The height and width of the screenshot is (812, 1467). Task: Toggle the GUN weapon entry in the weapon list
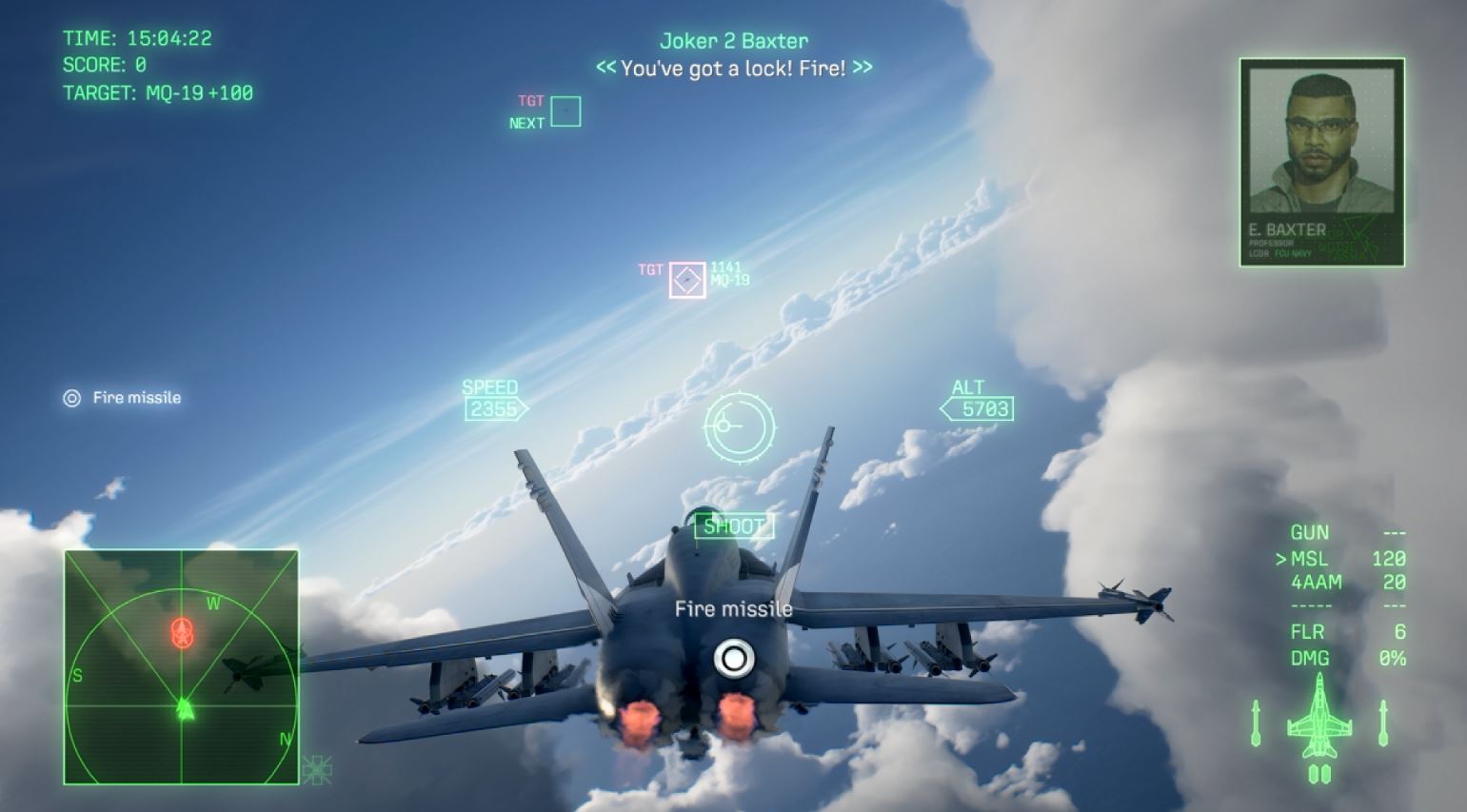1309,532
